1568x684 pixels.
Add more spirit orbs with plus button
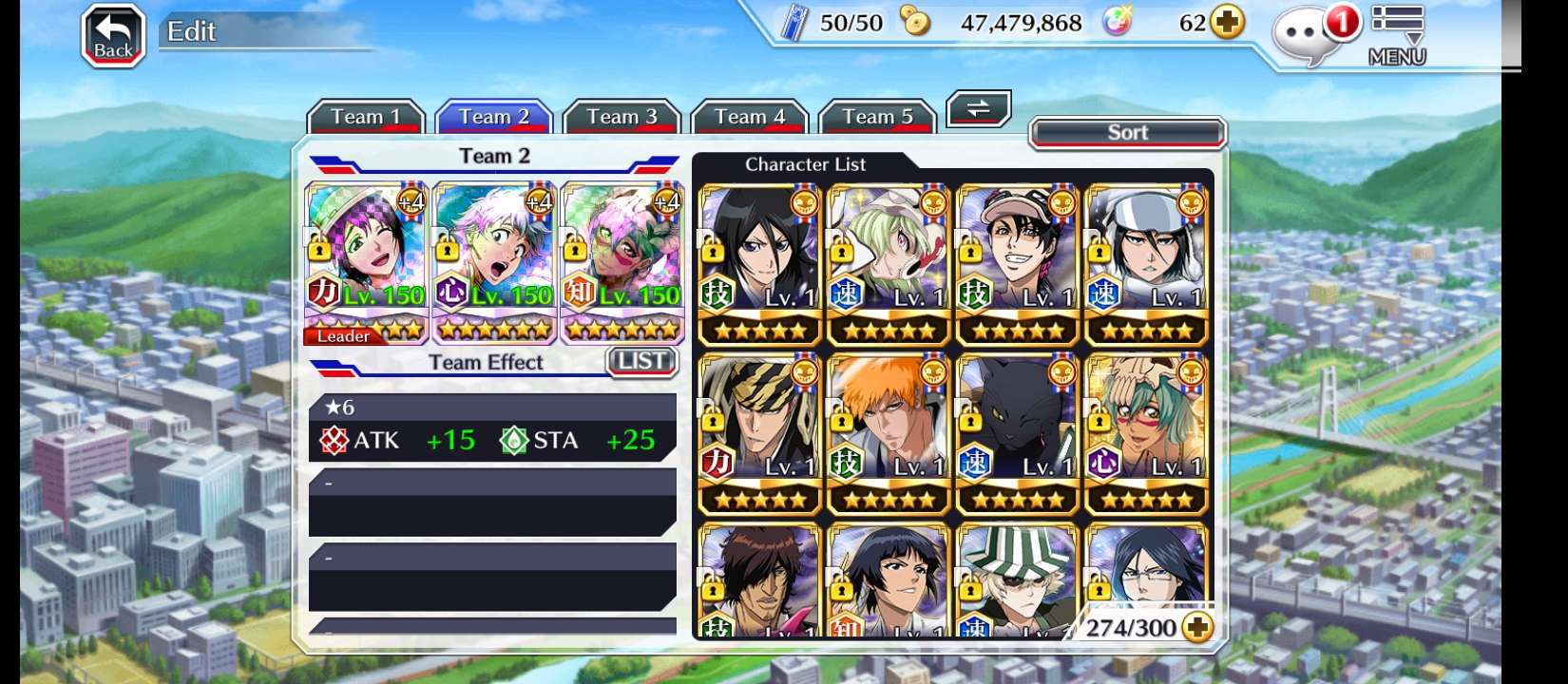1228,23
